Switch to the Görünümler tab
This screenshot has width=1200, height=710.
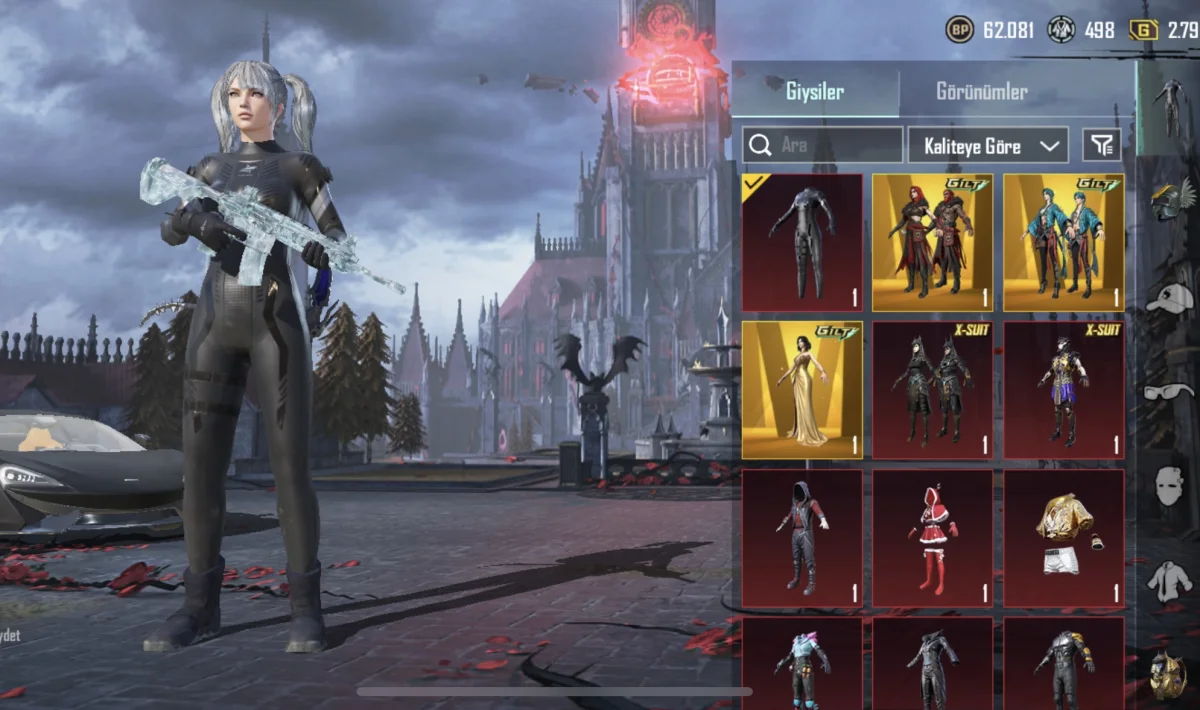[981, 92]
